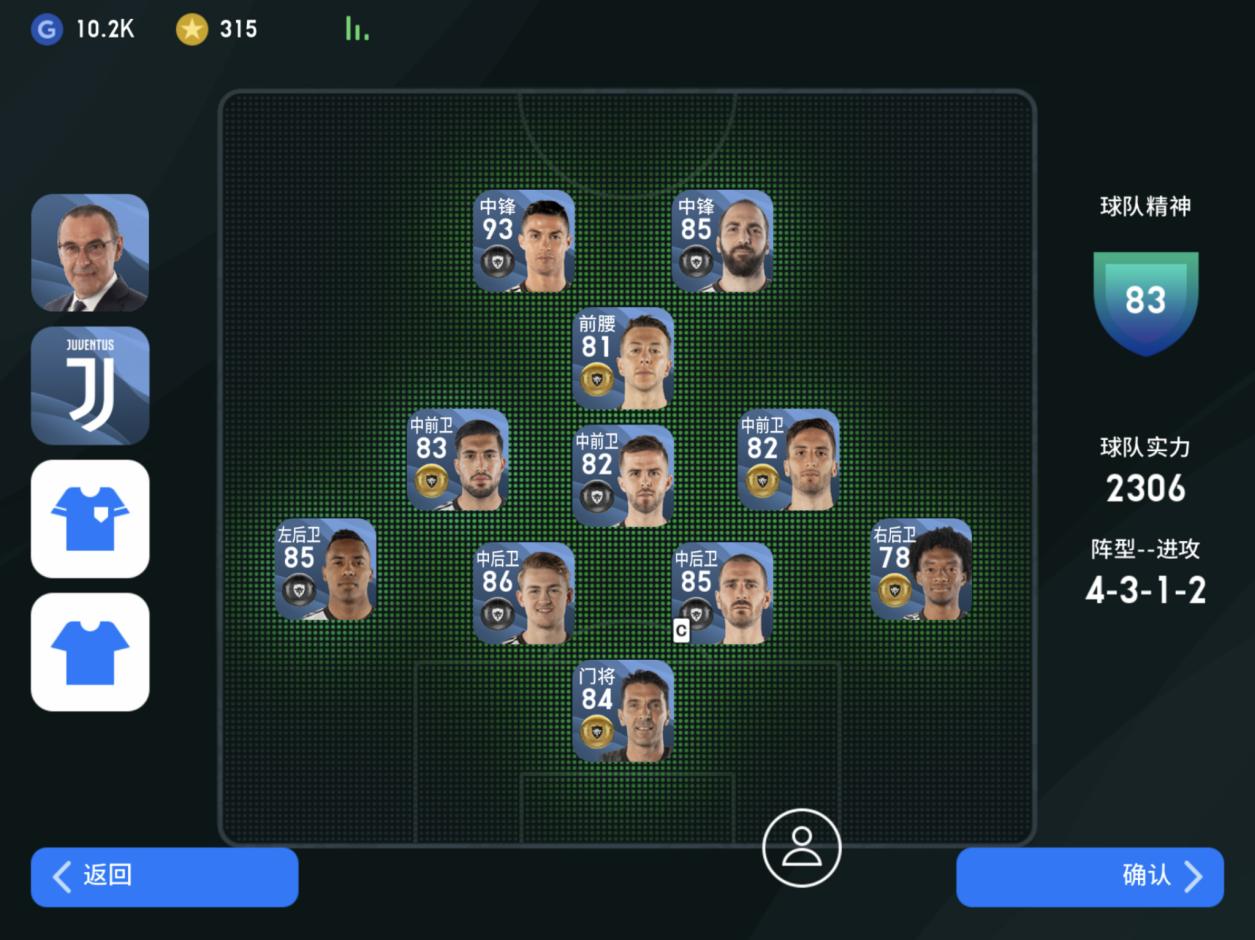1255x940 pixels.
Task: Open the circular player profile icon
Action: (801, 848)
